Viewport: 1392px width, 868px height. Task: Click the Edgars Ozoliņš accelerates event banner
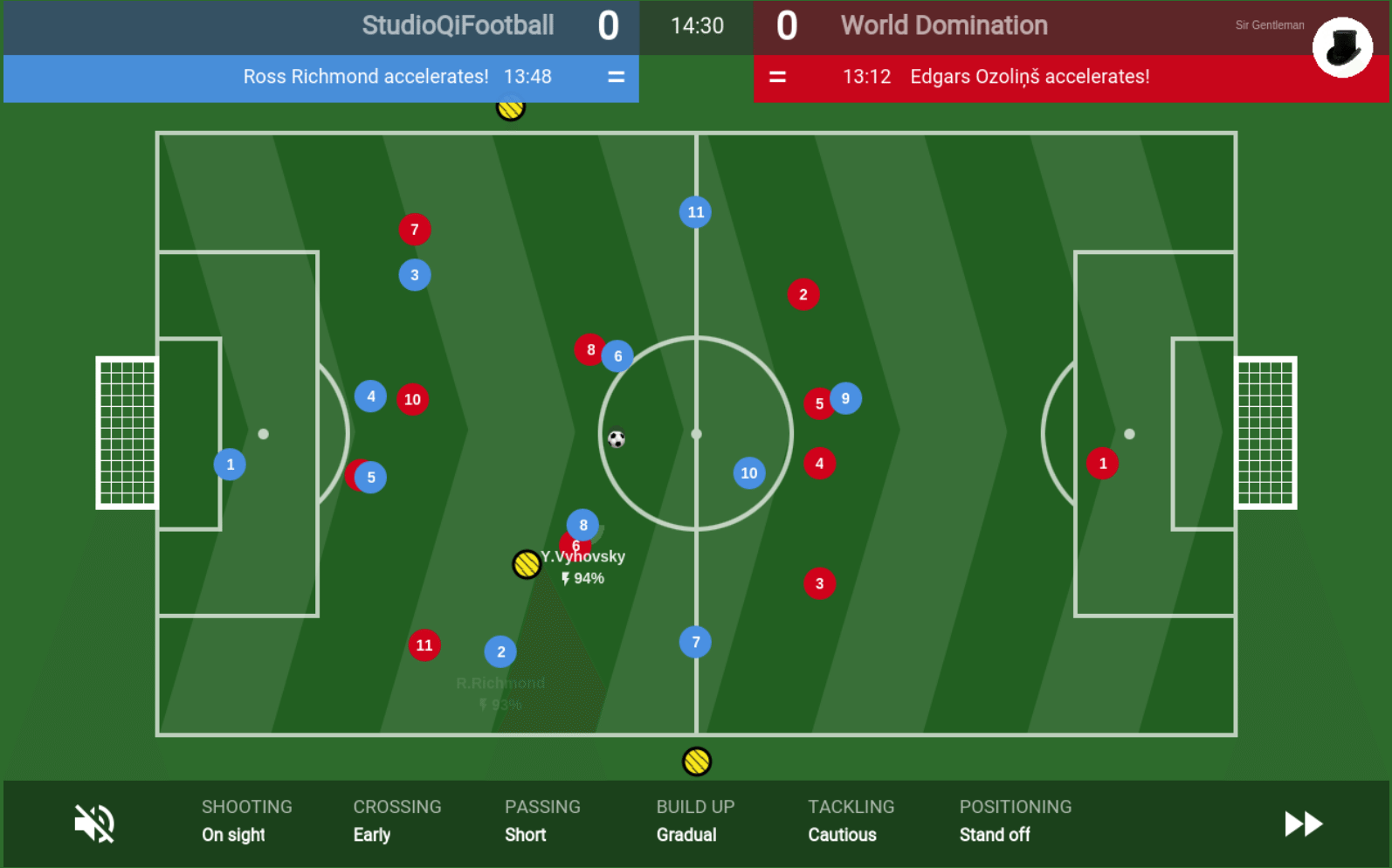[x=1030, y=77]
